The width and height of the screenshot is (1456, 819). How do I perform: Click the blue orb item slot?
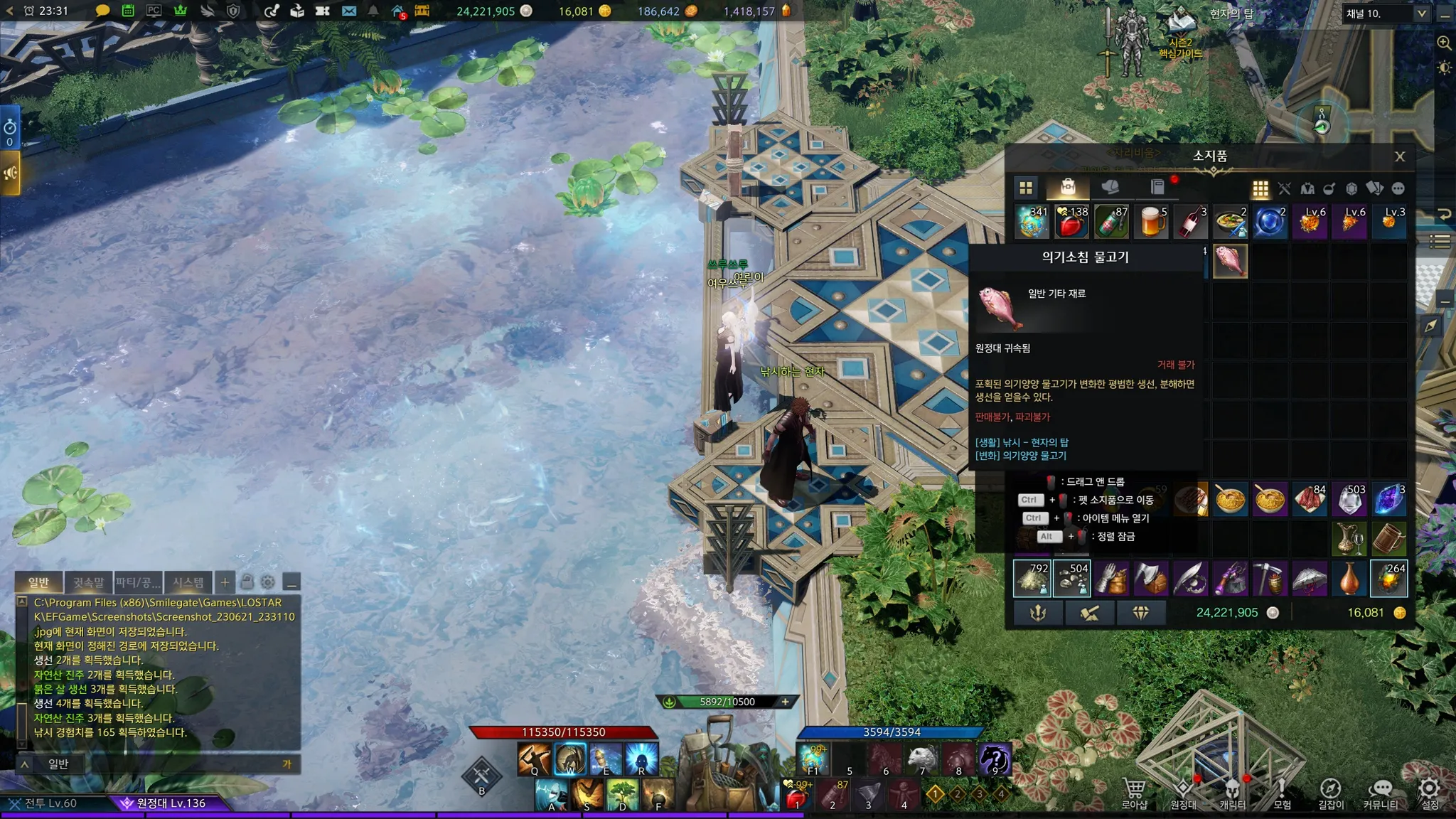[1270, 222]
